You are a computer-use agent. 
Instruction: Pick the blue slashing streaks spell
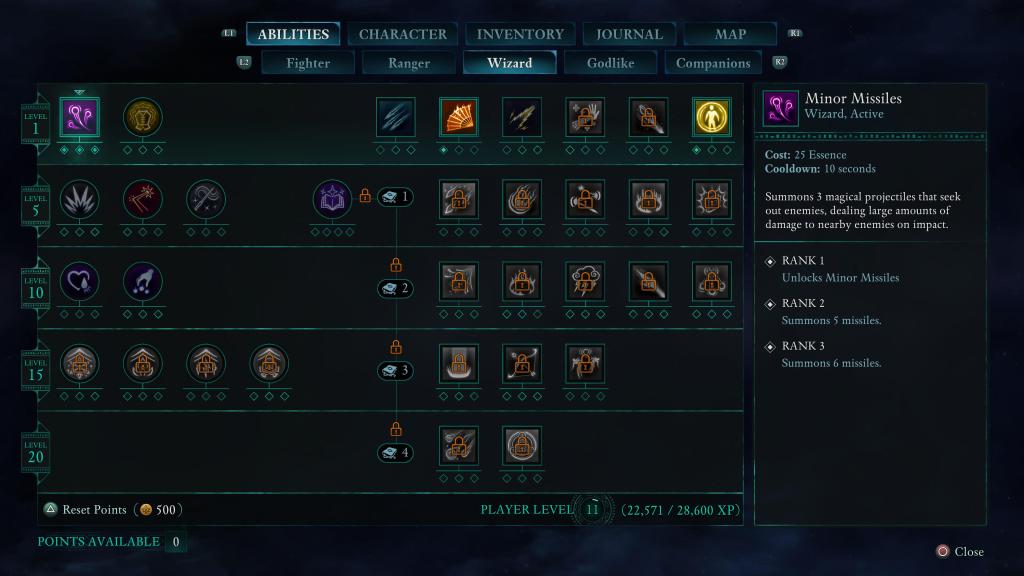pyautogui.click(x=395, y=117)
